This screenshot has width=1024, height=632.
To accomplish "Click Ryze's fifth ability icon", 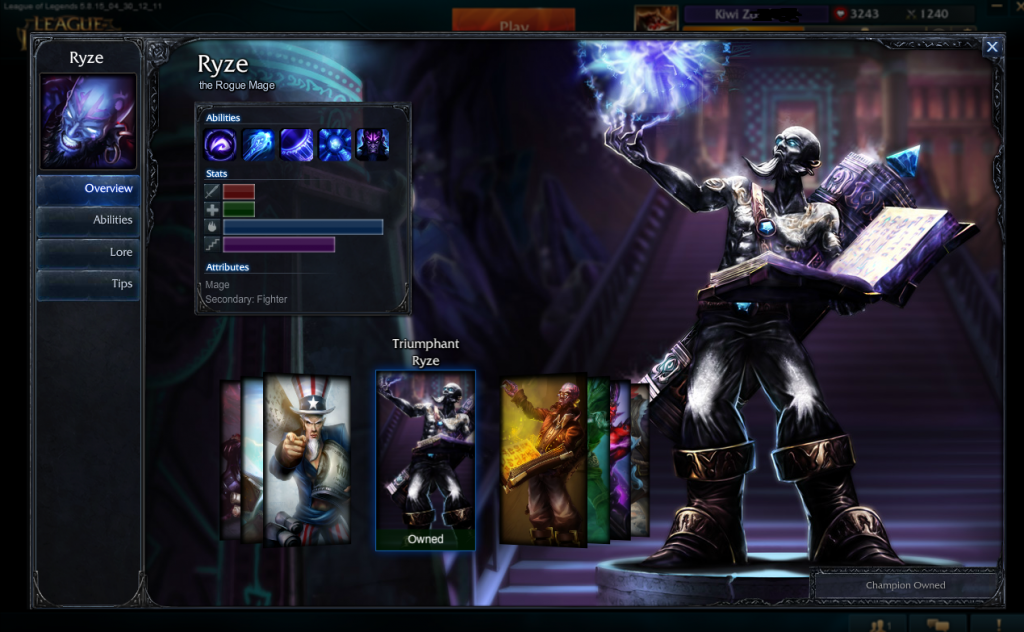I will pyautogui.click(x=372, y=145).
